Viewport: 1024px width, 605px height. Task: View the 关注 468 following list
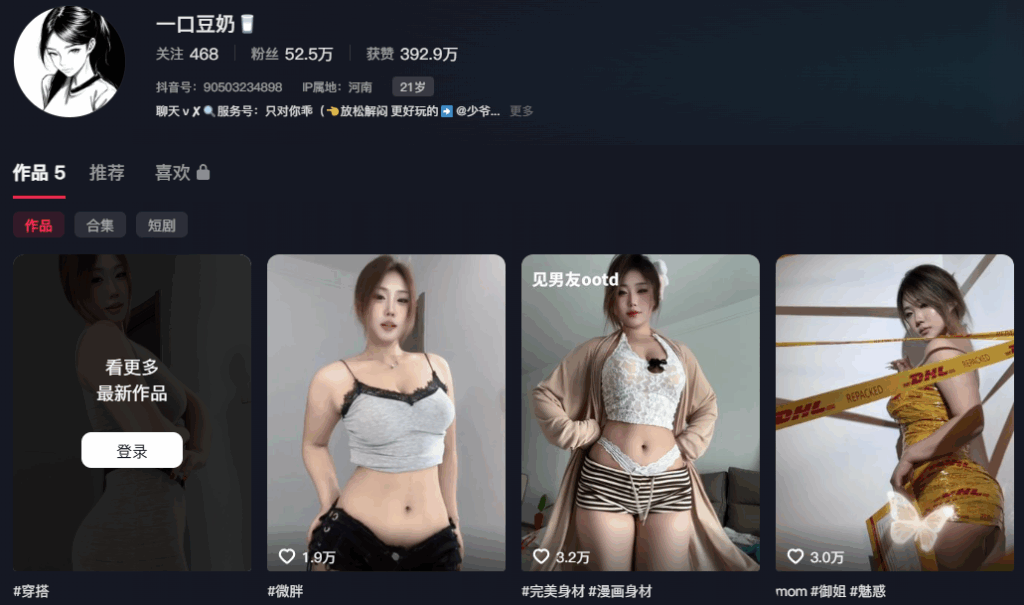click(x=187, y=54)
